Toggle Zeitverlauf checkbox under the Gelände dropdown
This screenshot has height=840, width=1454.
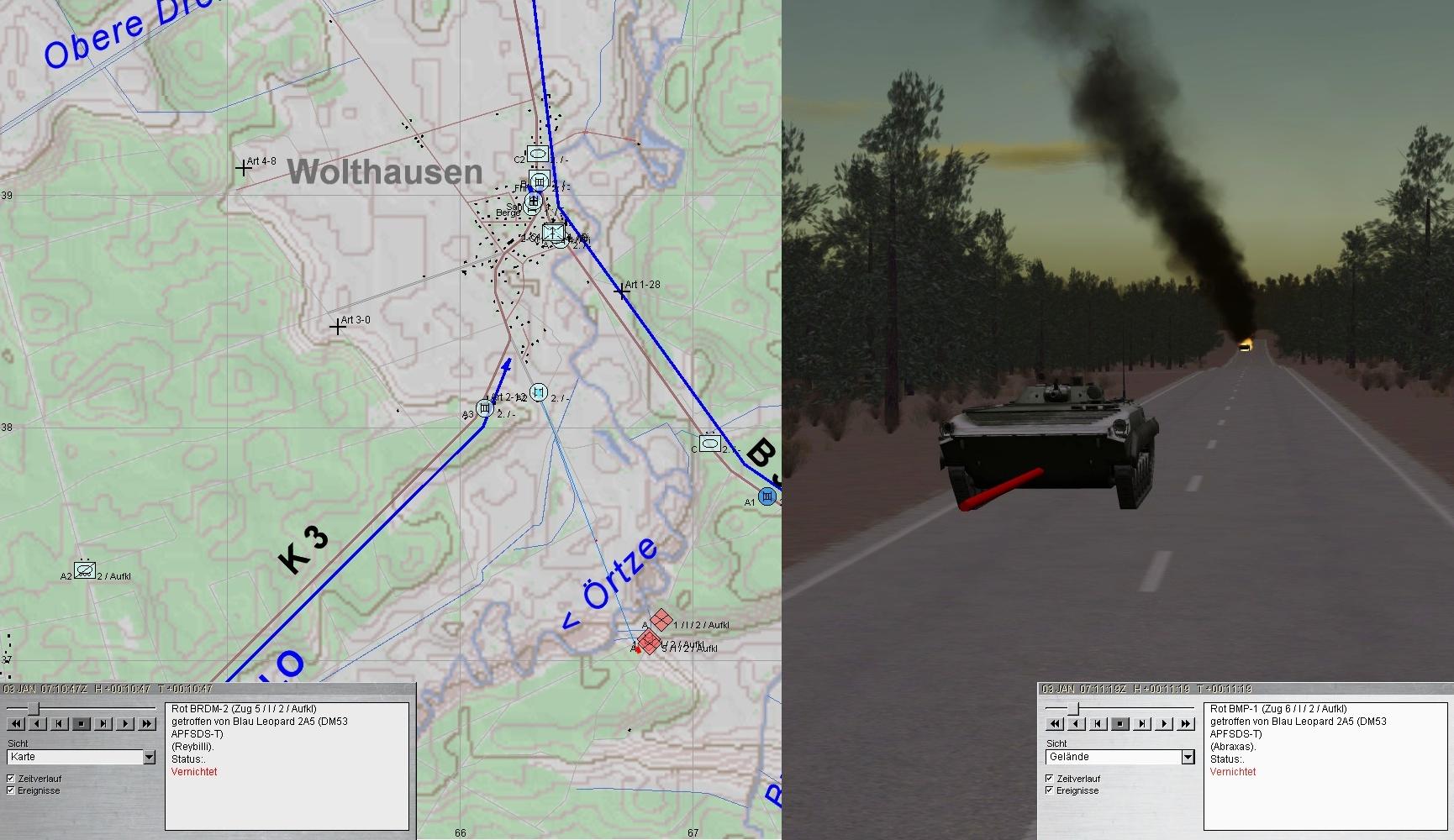1050,779
